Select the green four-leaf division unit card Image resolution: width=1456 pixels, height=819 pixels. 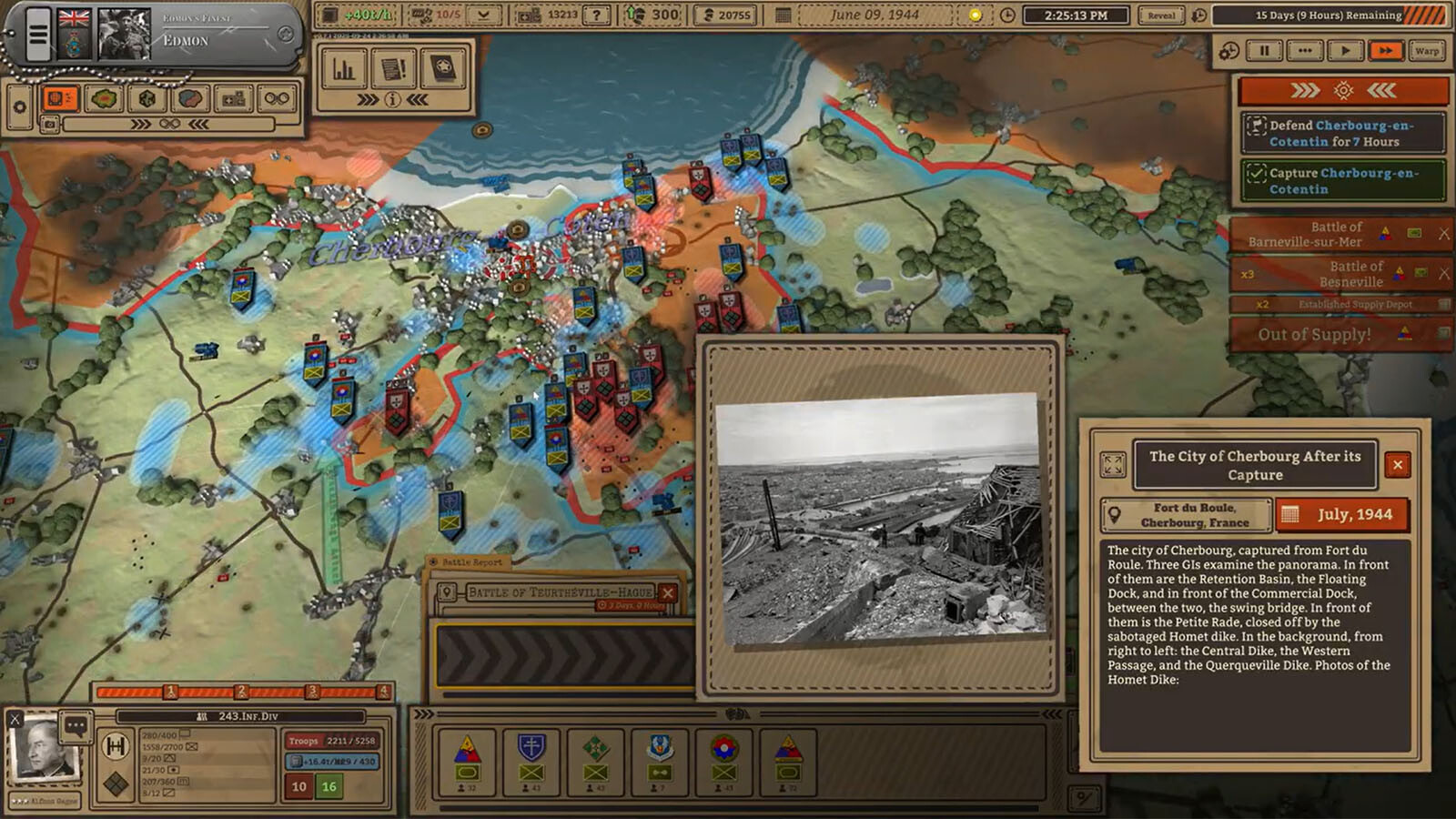595,761
